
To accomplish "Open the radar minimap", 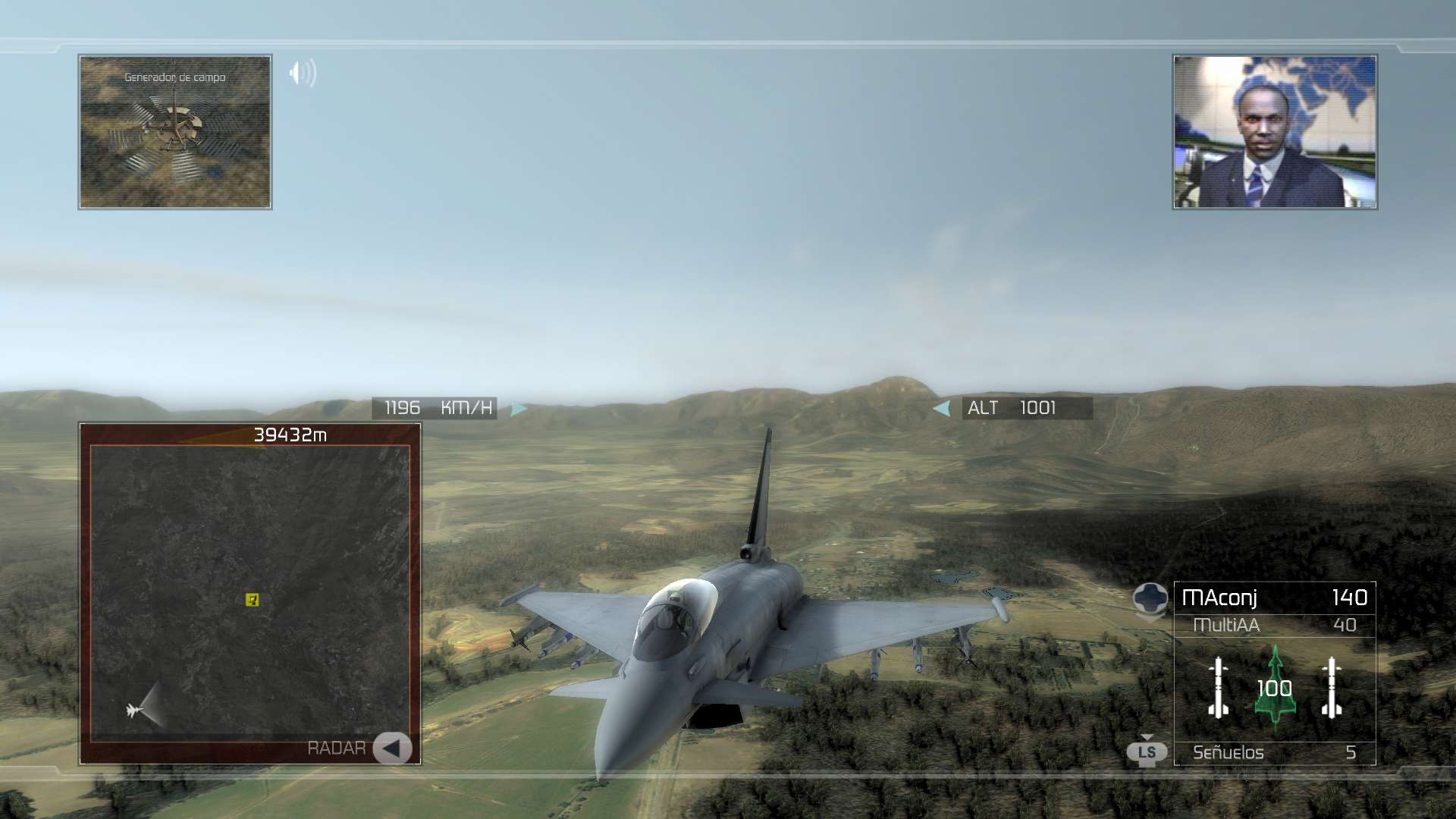I will click(x=250, y=591).
